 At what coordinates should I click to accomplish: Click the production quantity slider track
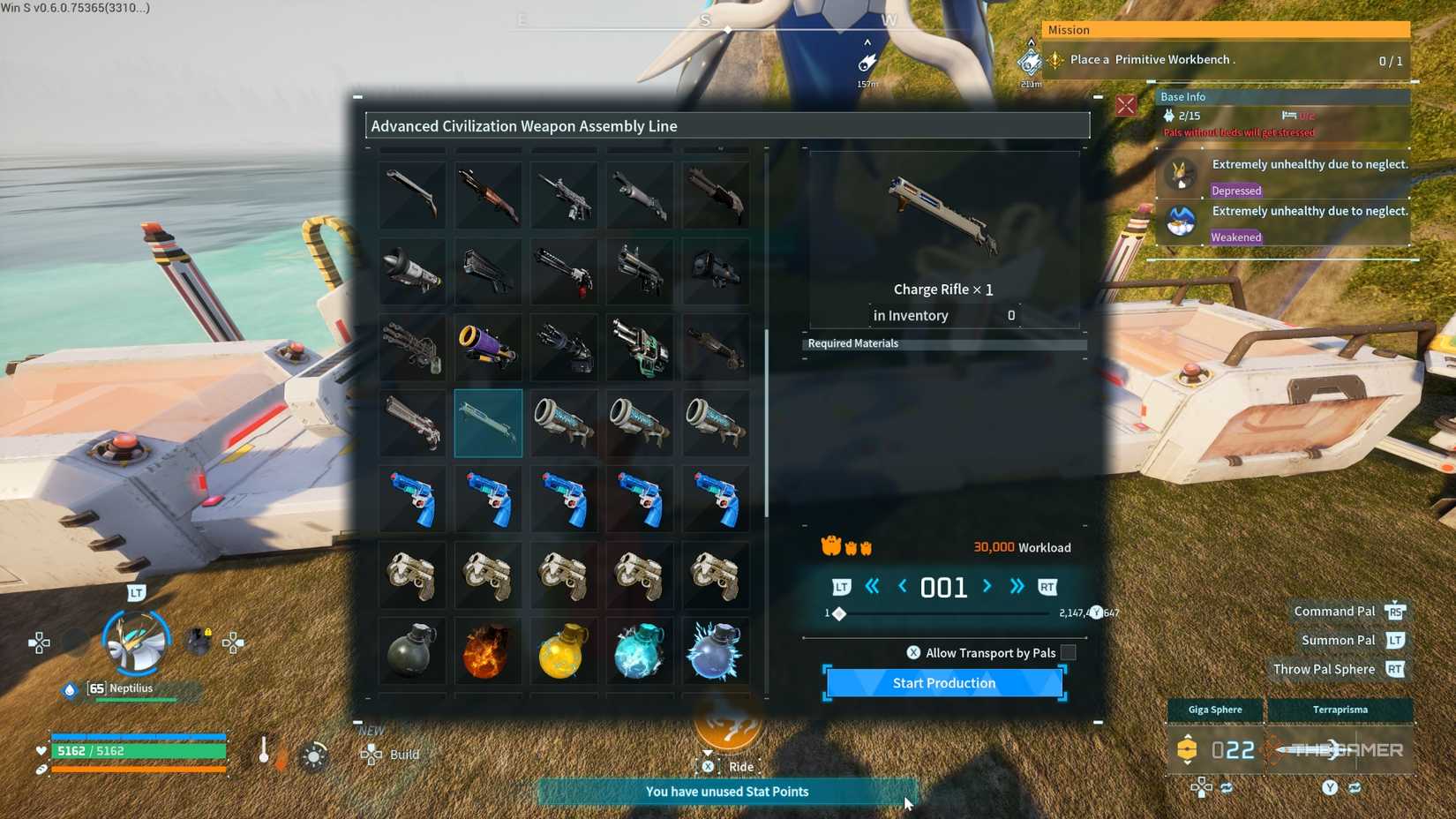tap(944, 613)
